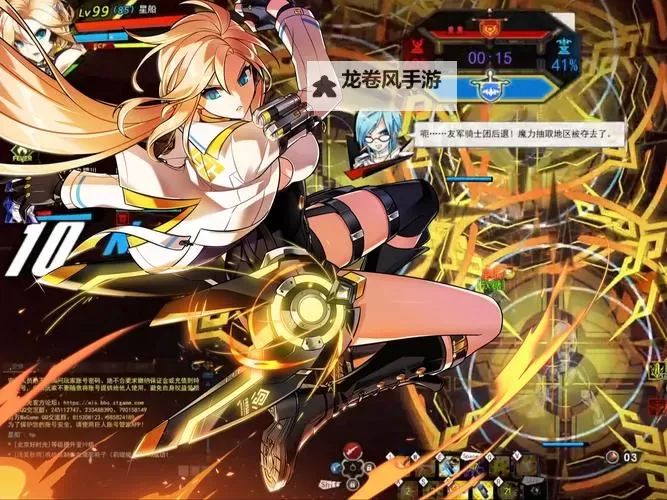Open the player portrait at Lv99
This screenshot has height=500, width=667.
click(x=30, y=30)
